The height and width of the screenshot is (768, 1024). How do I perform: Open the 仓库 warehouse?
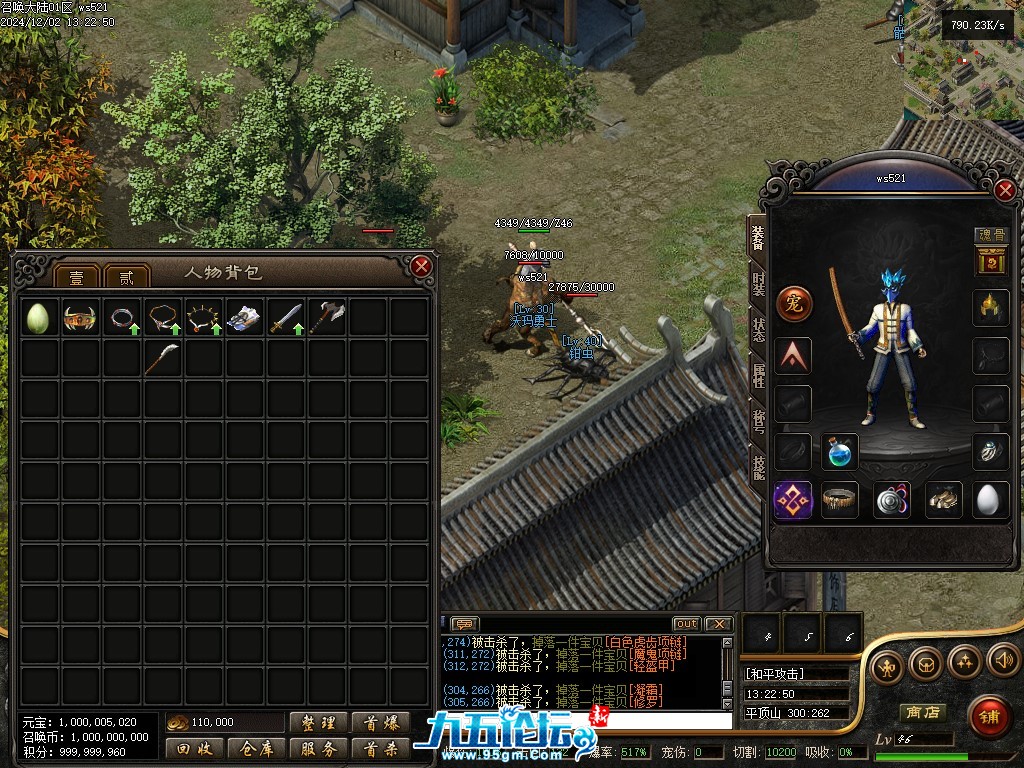point(256,748)
